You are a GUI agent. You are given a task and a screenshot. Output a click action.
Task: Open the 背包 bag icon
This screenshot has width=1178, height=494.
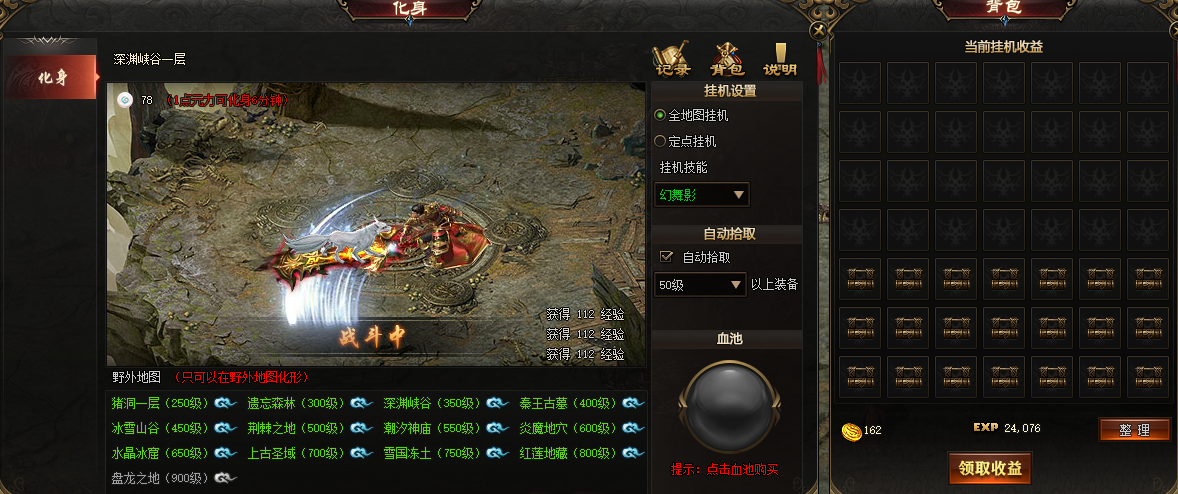pyautogui.click(x=727, y=60)
